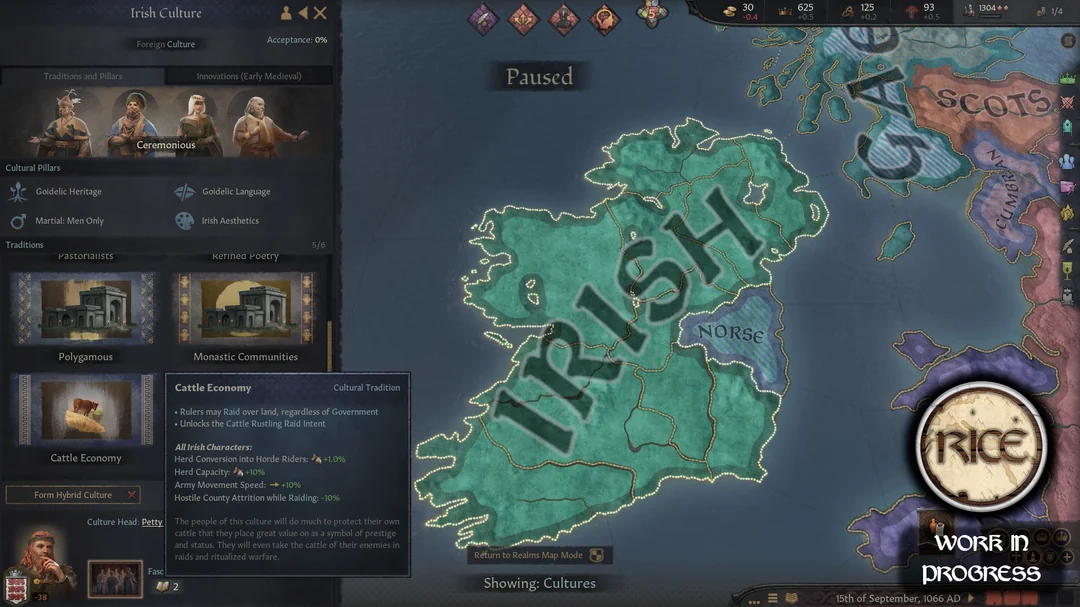This screenshot has height=607, width=1080.
Task: Select Goidelic Language pillar
Action: point(236,191)
